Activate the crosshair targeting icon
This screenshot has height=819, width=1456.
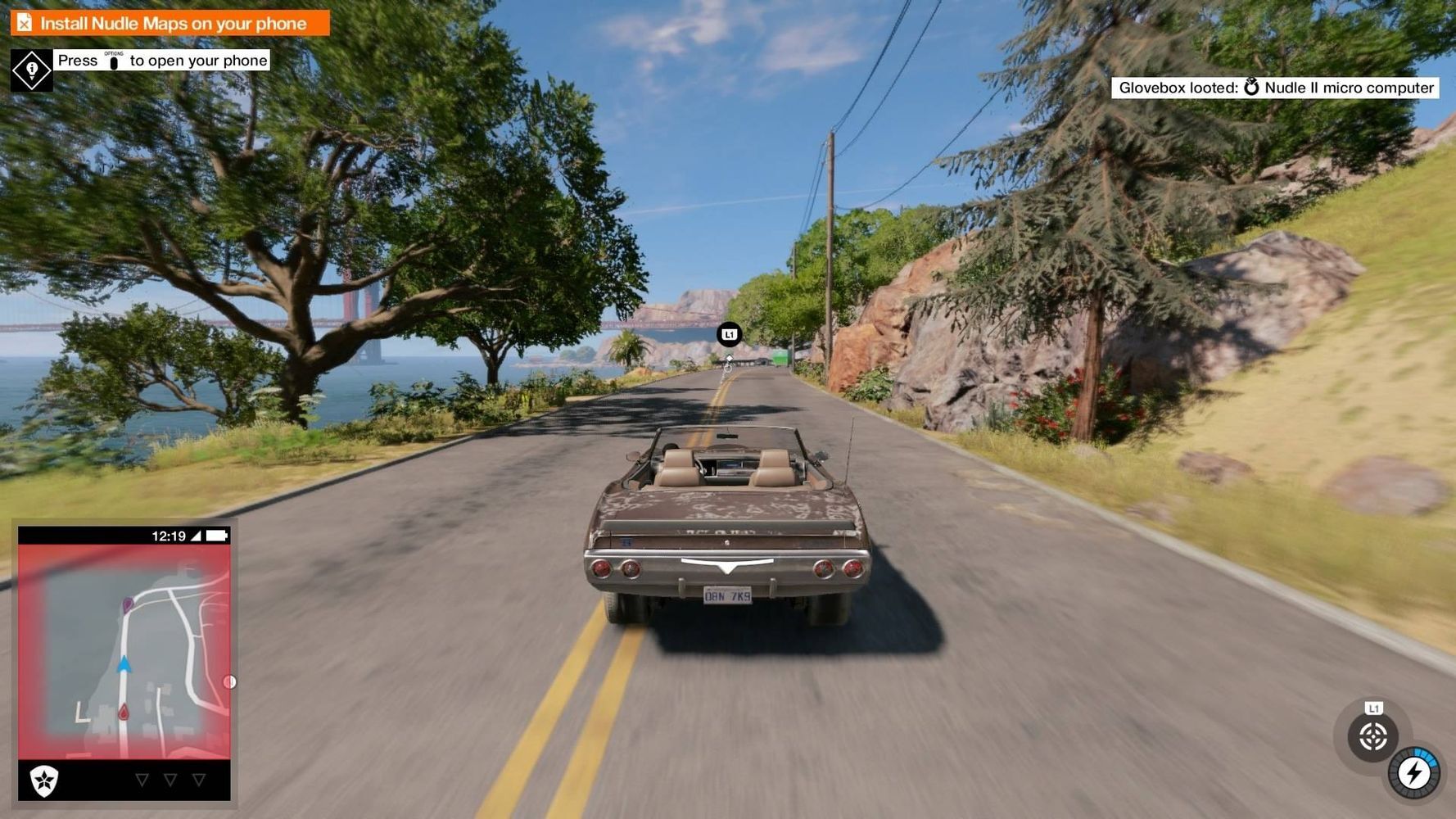tap(1372, 737)
